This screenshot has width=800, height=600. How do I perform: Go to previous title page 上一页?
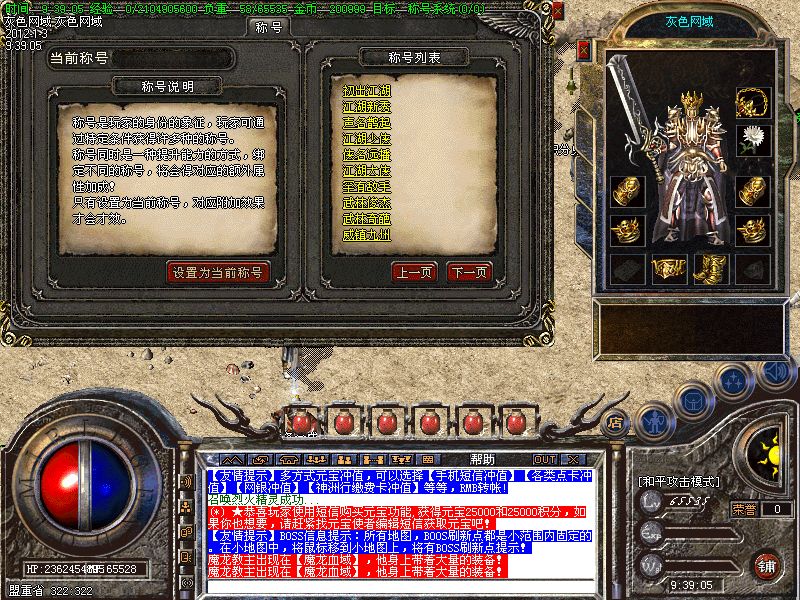click(413, 272)
